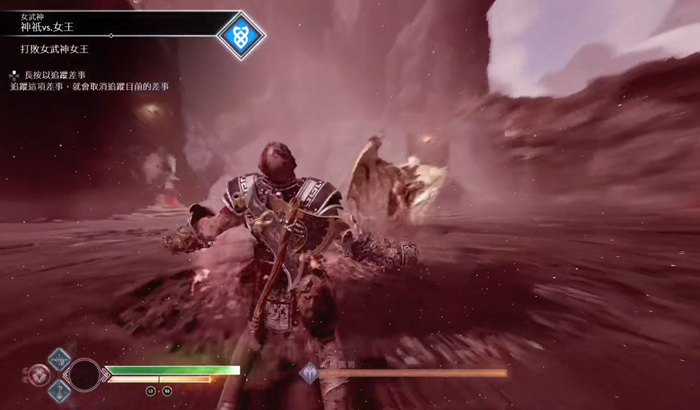
Task: Activate the upper diamond runic attack icon
Action: [x=59, y=359]
